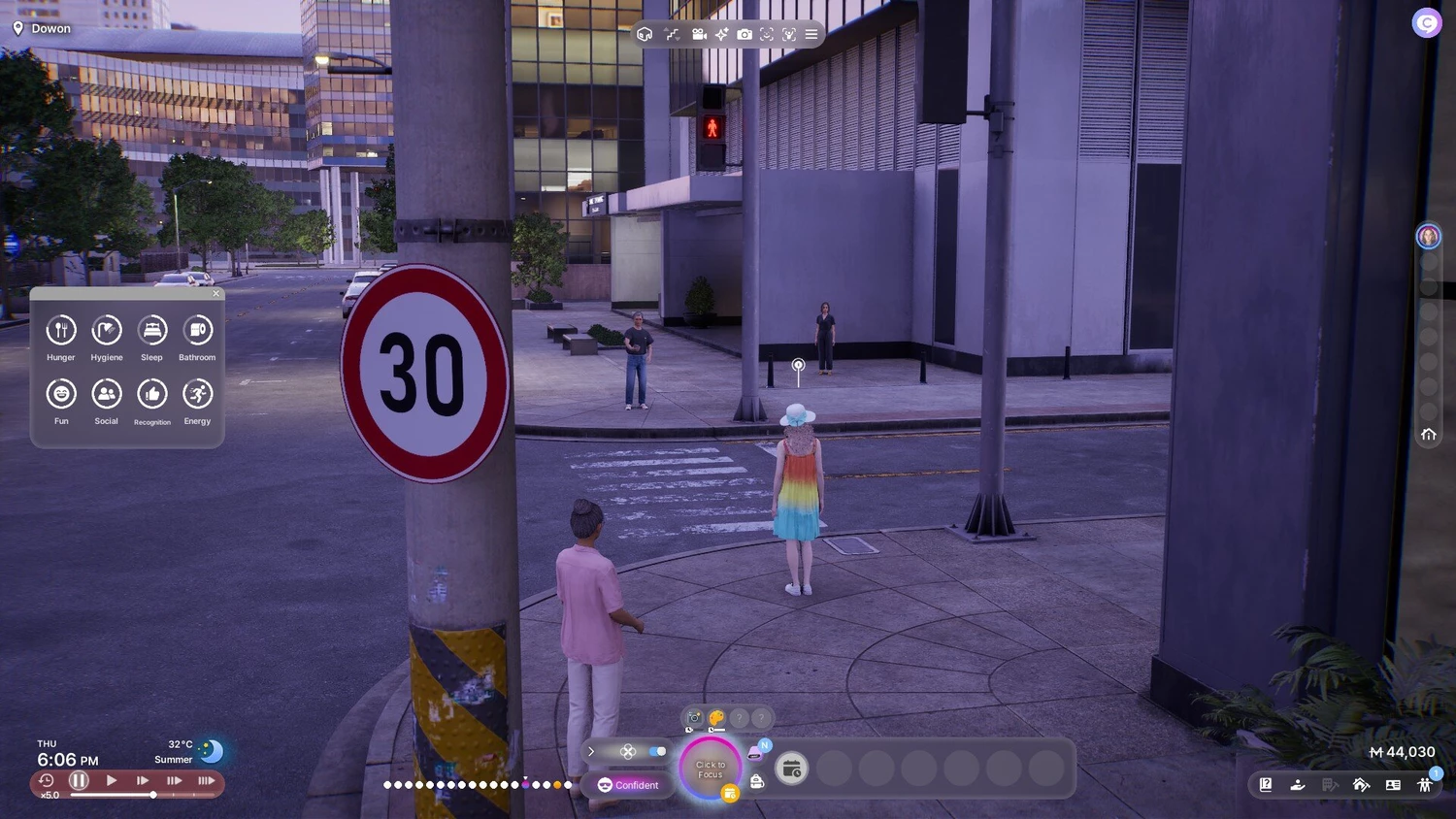Click the character portrait to focus
This screenshot has height=819, width=1456.
coord(711,769)
